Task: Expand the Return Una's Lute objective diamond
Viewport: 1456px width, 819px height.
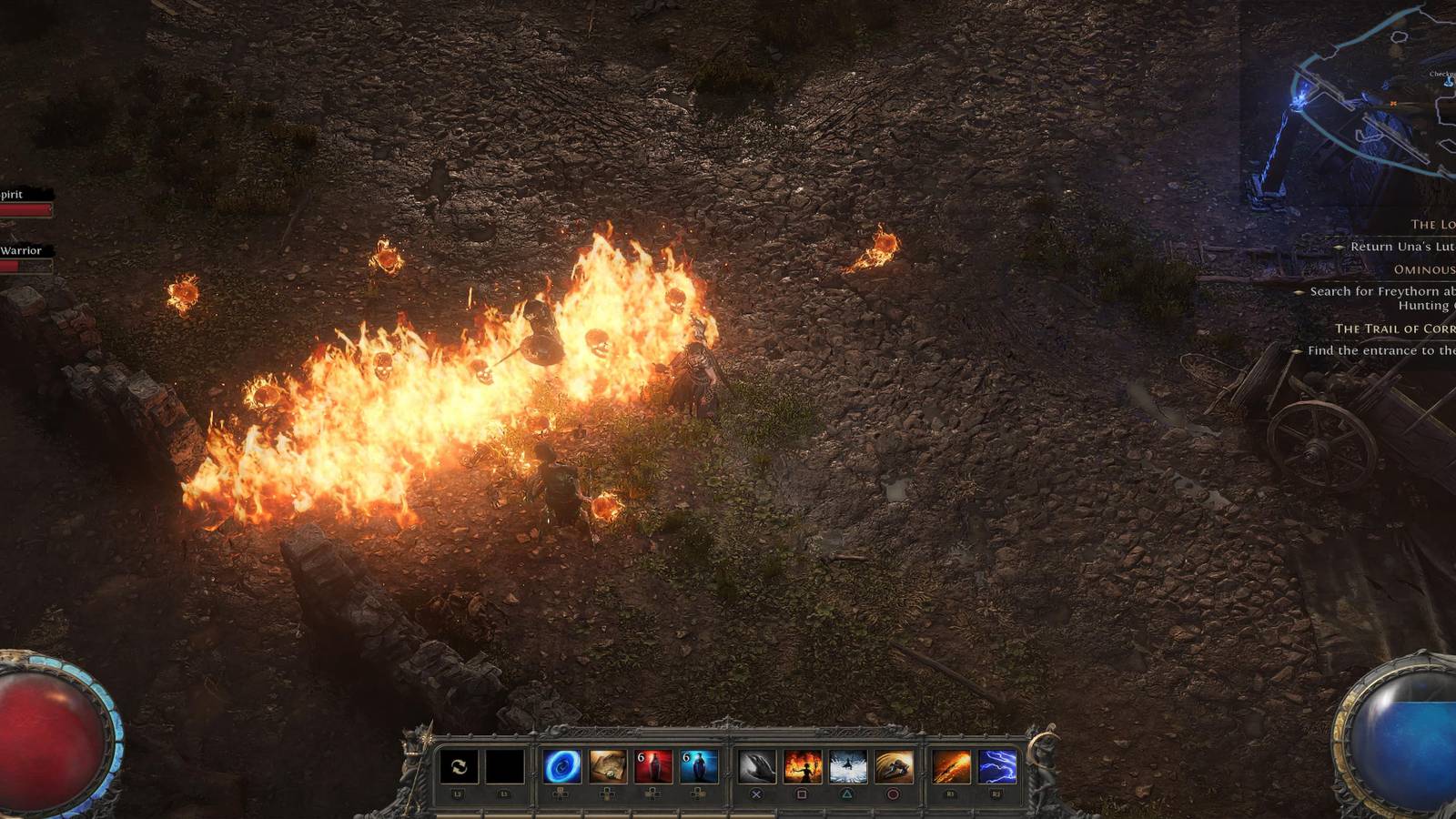Action: pos(1339,248)
